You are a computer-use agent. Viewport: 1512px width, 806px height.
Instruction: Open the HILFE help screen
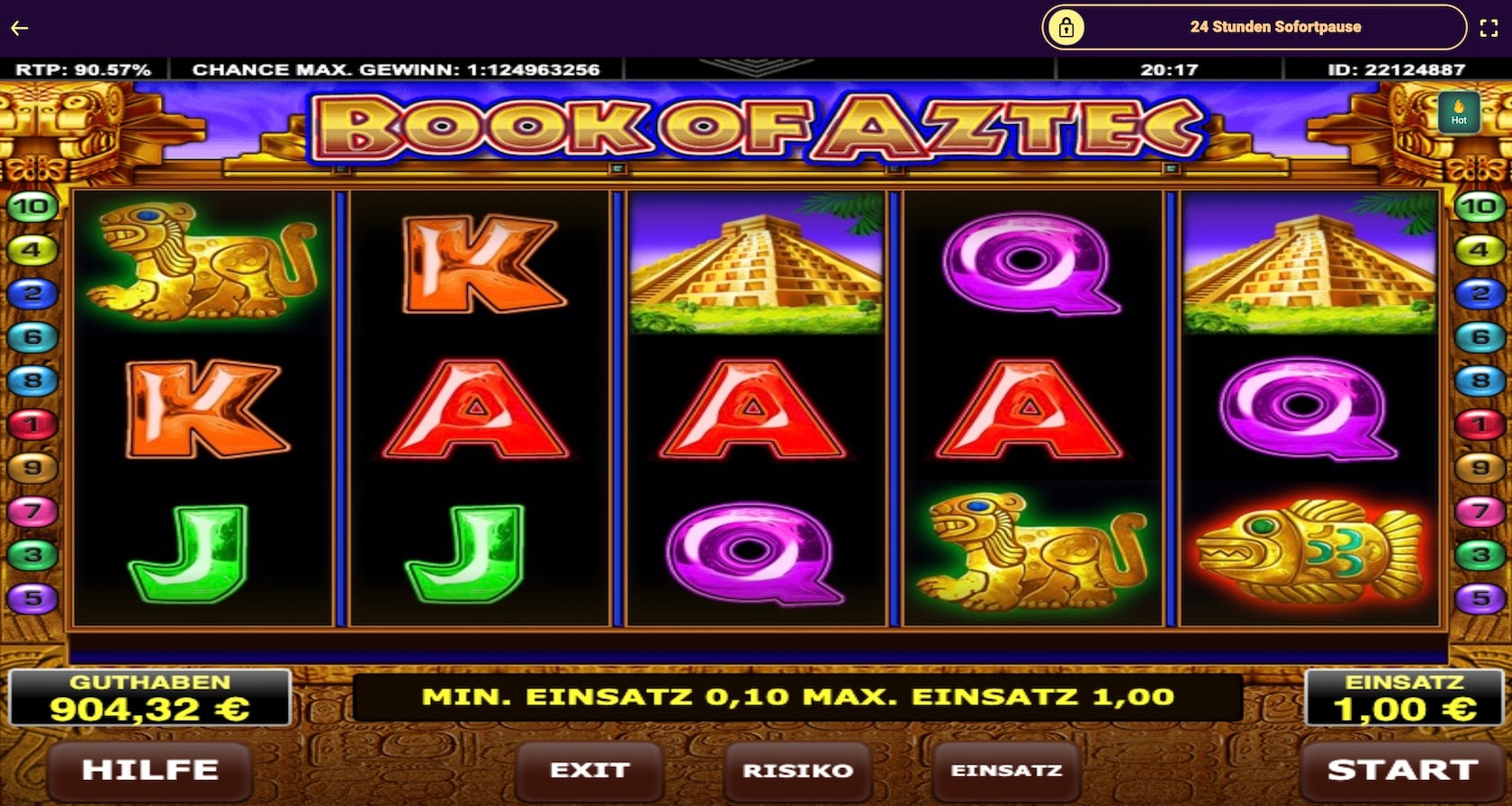coord(149,771)
